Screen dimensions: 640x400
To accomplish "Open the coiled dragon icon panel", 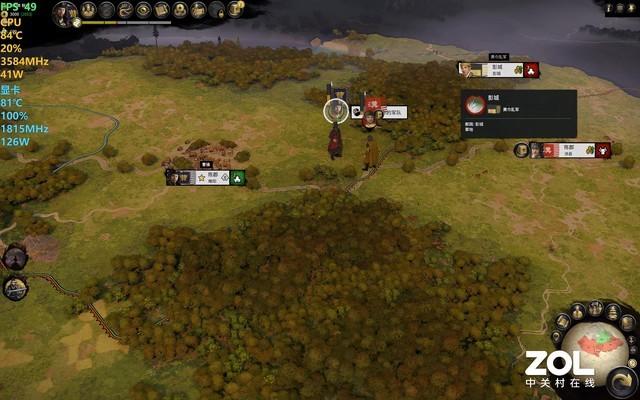I will pos(126,11).
